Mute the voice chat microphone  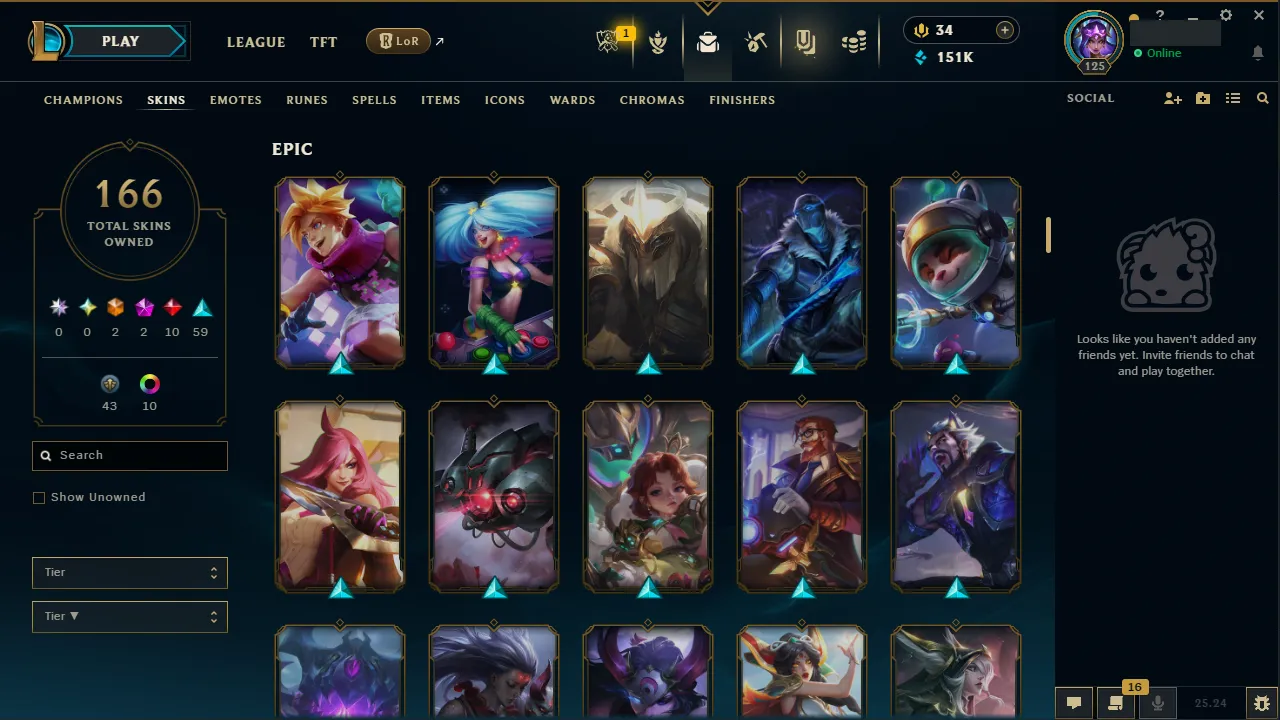tap(1158, 702)
